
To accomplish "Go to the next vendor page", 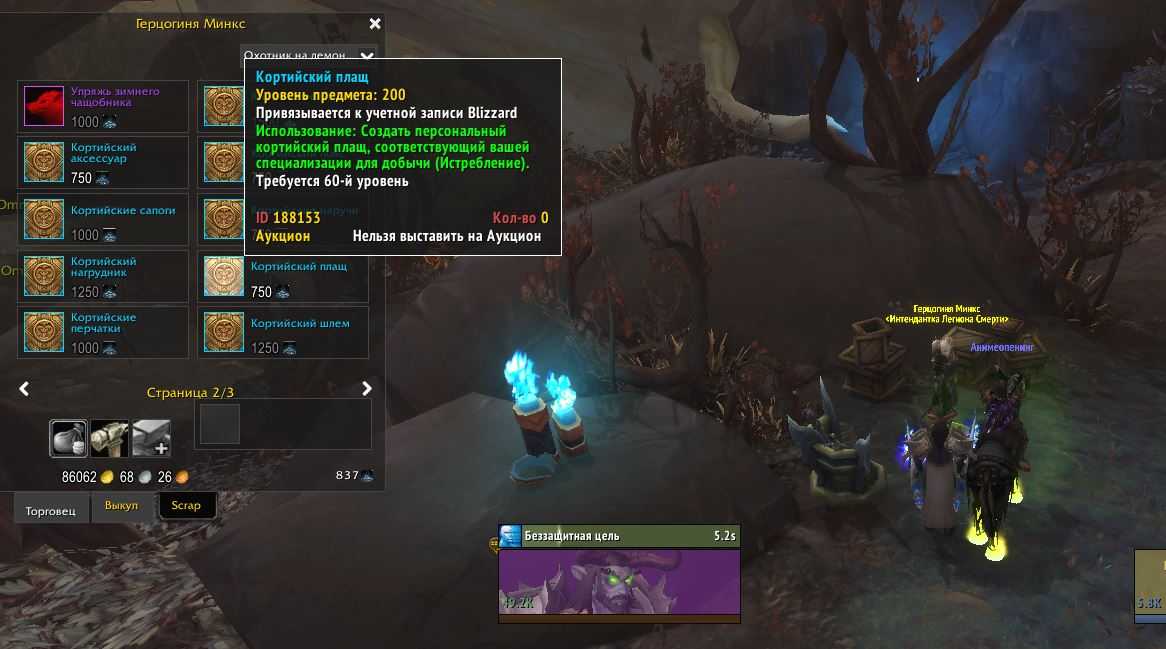I will coord(367,389).
